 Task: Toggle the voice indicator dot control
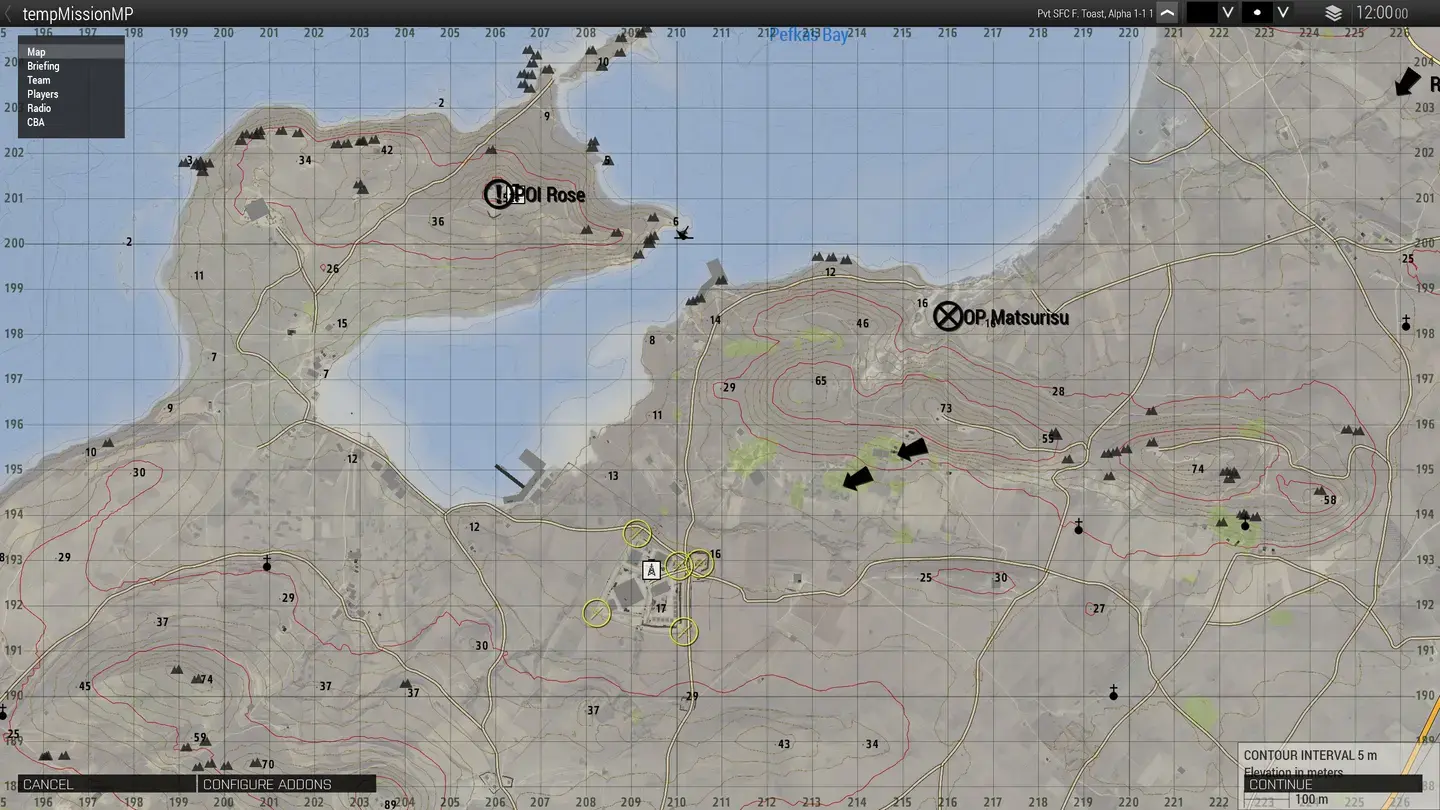[x=1258, y=13]
